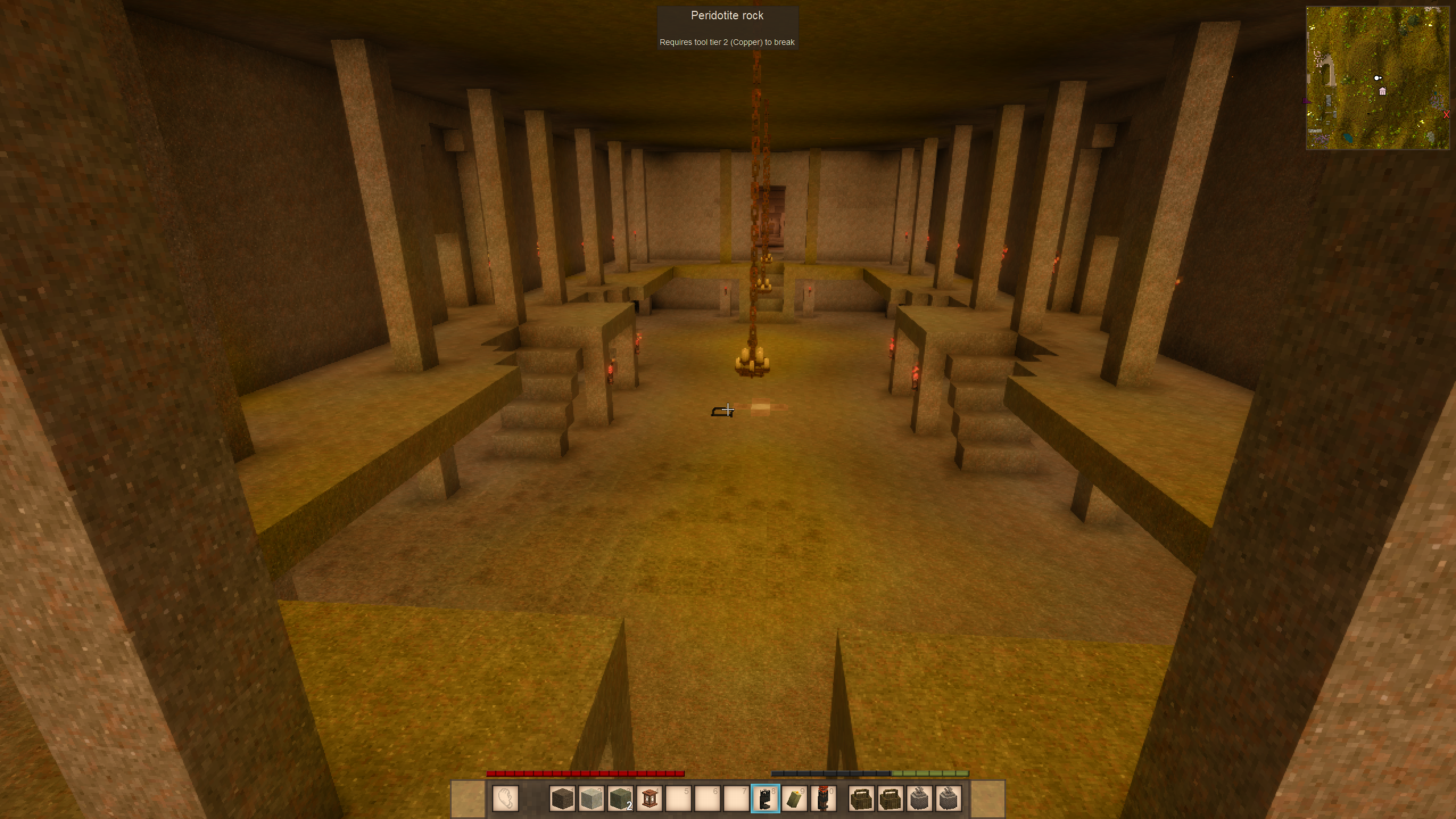Pick the olive candle item in slot 9
This screenshot has height=819, width=1456.
[795, 799]
